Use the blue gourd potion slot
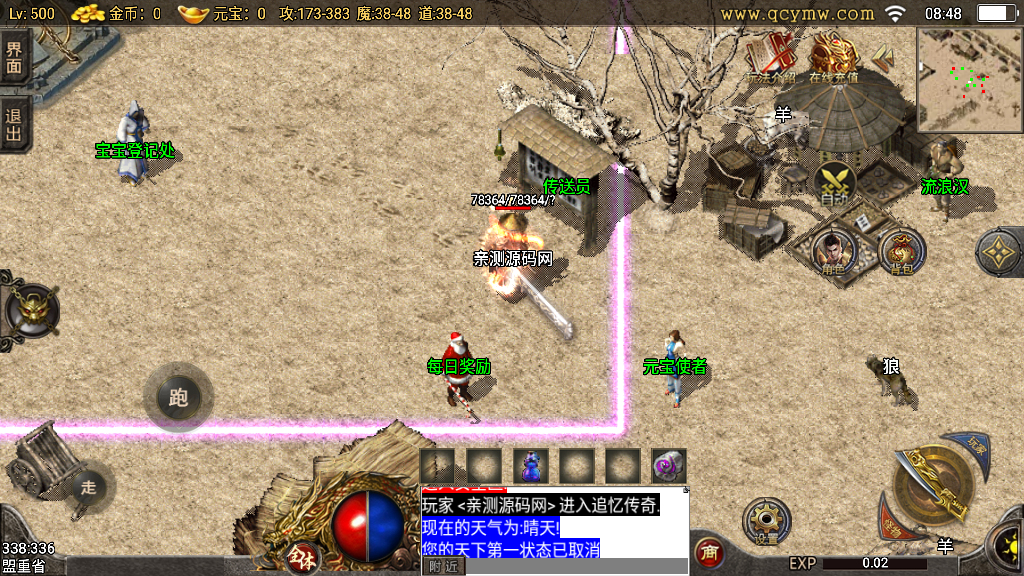Screen dimensions: 1024x576 [x=531, y=465]
